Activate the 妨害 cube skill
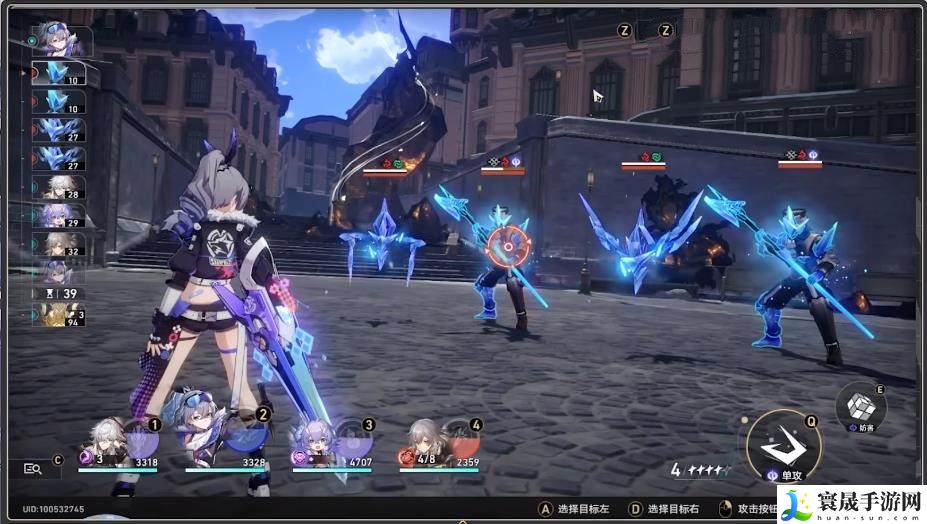Screen dimensions: 927x524 (x=861, y=404)
